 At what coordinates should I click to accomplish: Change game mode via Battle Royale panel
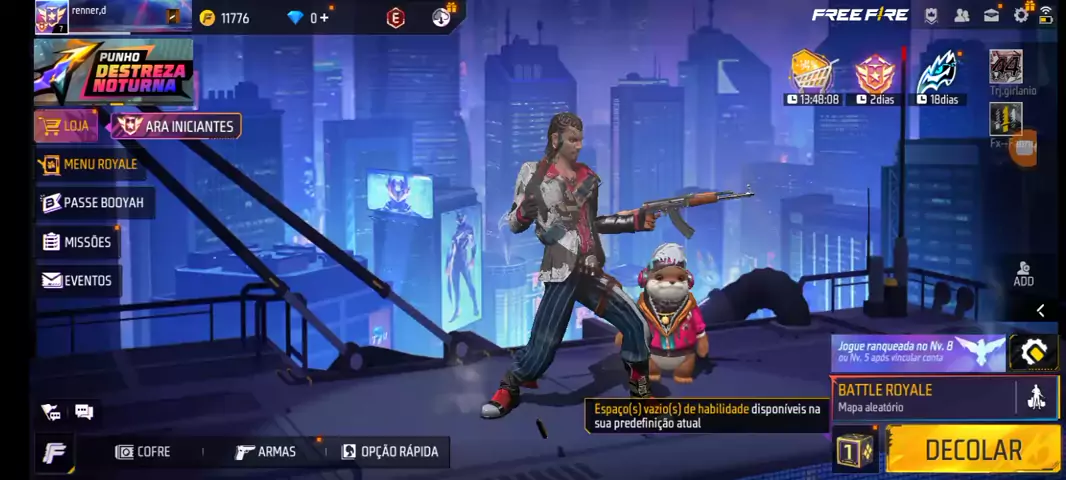[x=925, y=397]
